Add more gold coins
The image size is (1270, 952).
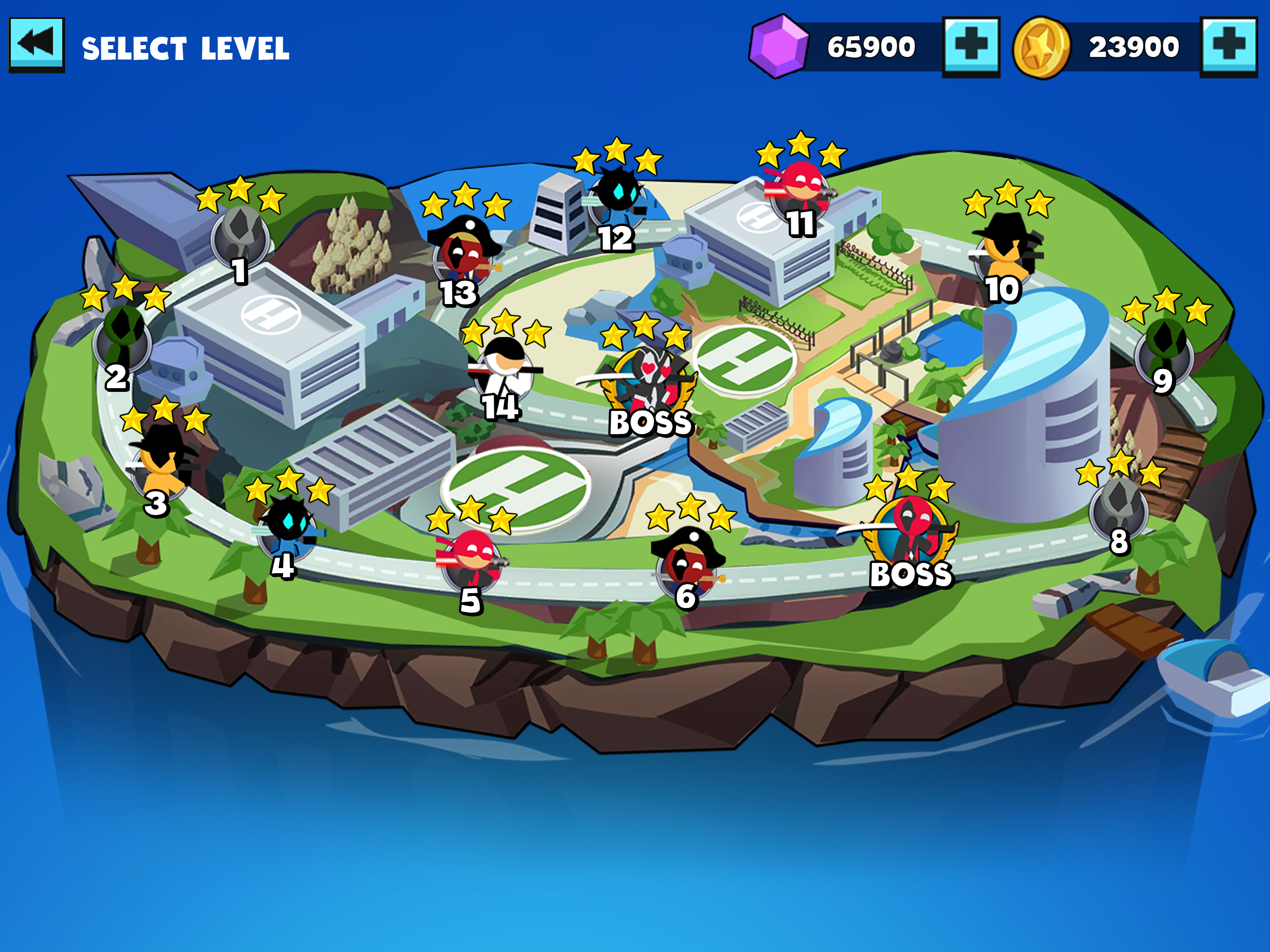[1228, 46]
